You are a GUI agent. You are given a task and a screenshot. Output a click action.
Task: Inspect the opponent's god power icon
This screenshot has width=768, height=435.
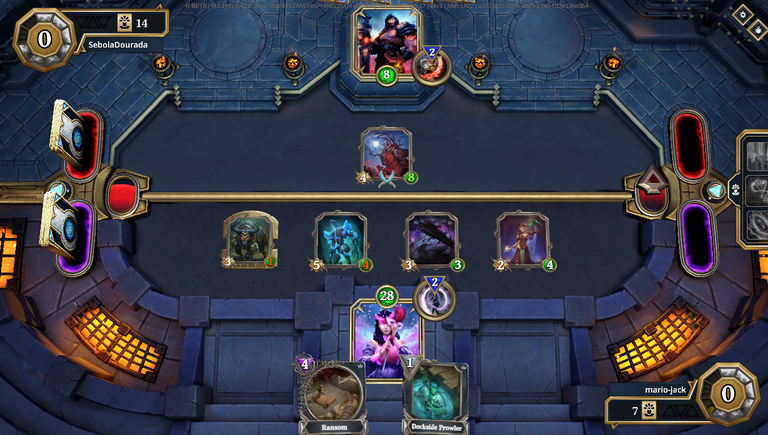coord(431,65)
